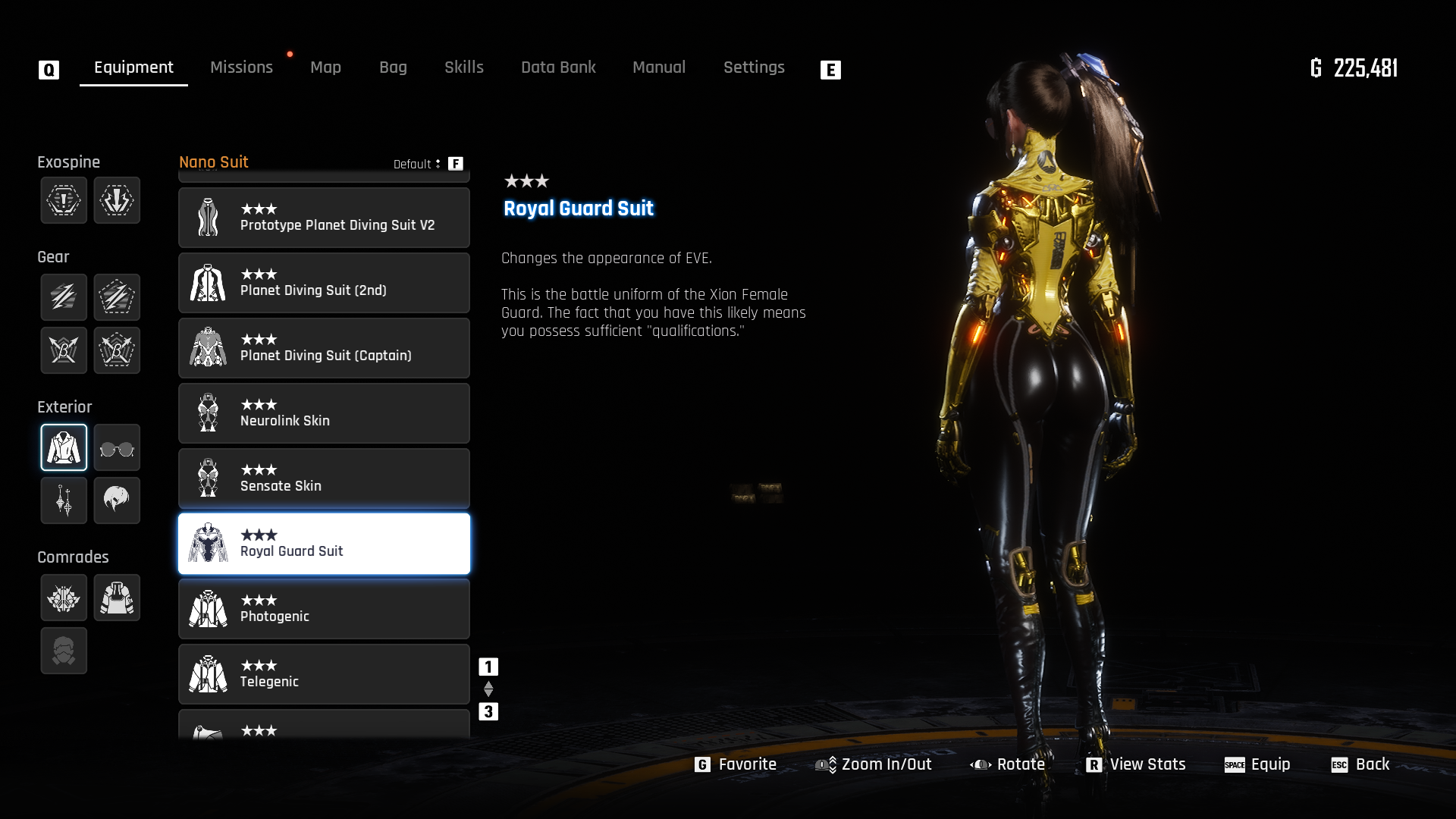The image size is (1456, 819).
Task: Click the Back button
Action: 1360,764
